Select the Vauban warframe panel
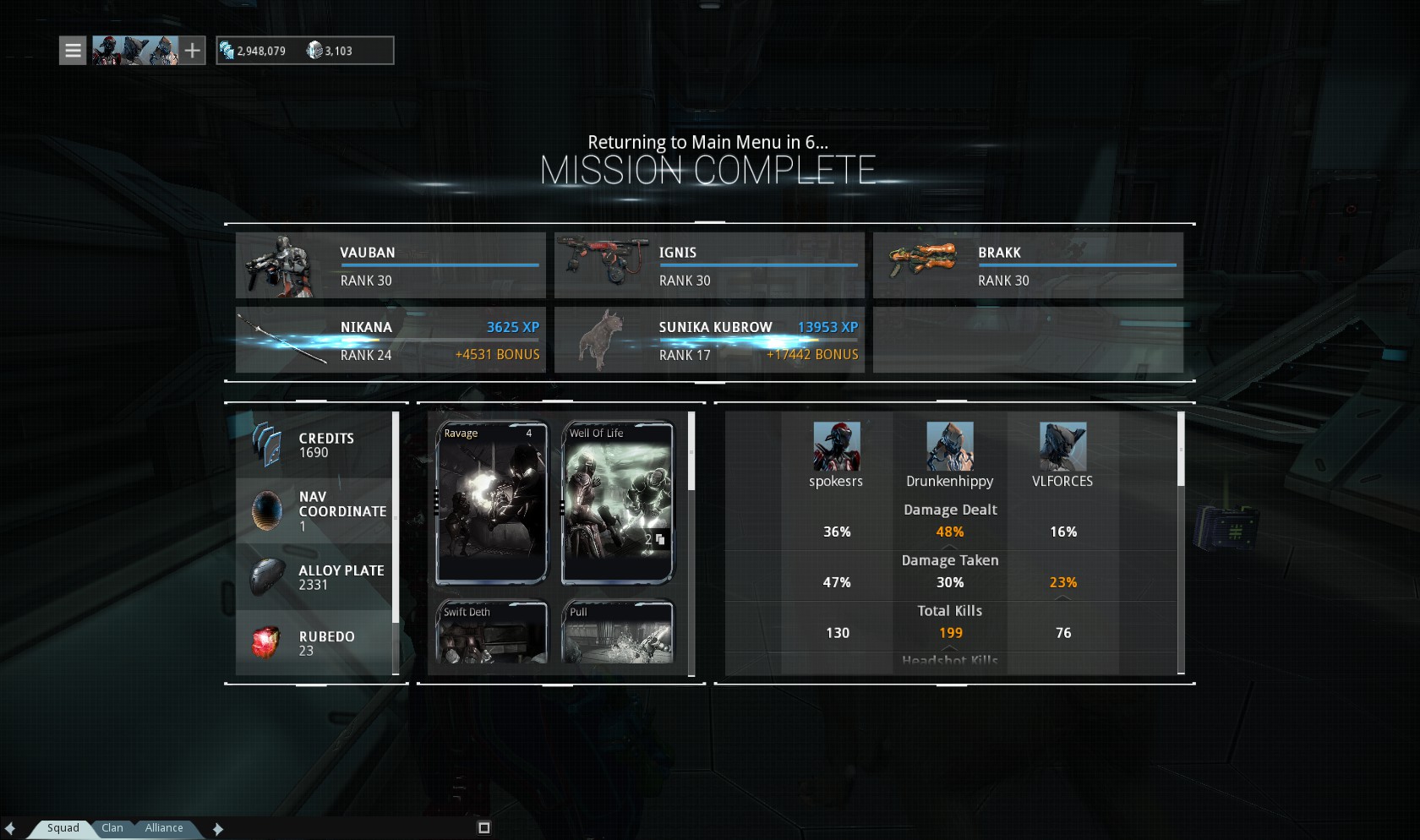This screenshot has height=840, width=1420. (x=390, y=265)
